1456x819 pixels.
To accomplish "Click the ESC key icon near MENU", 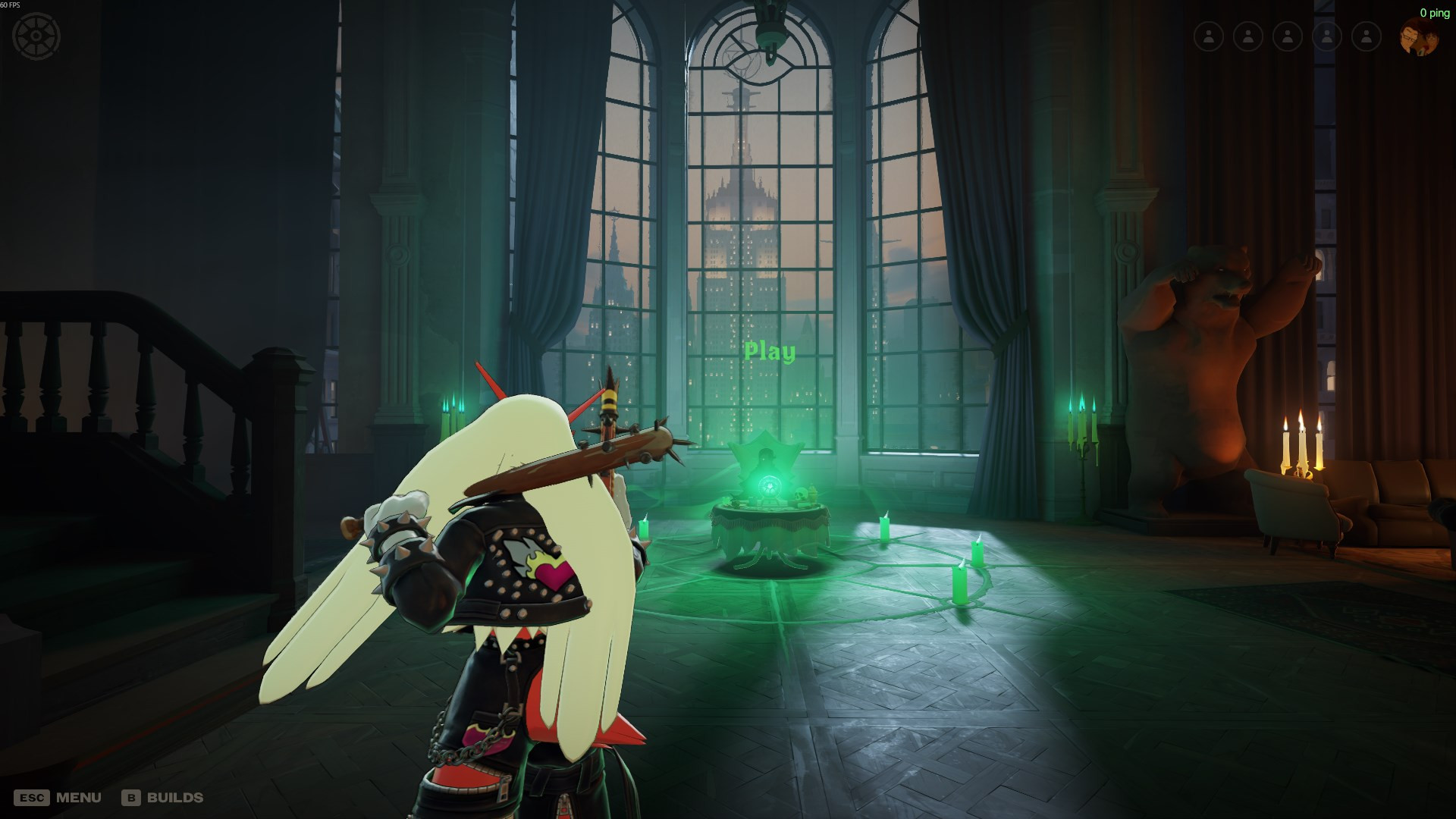I will [32, 797].
